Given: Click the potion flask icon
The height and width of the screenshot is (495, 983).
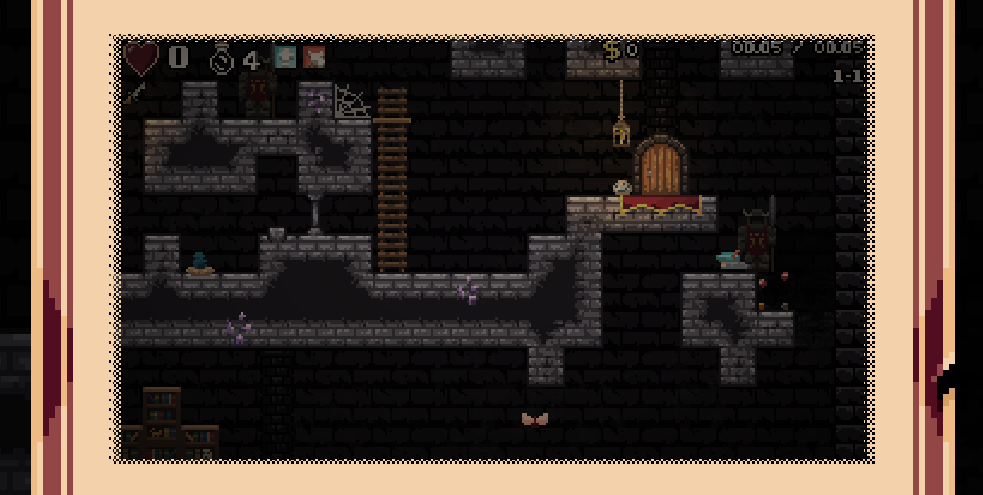Looking at the screenshot, I should coord(222,59).
